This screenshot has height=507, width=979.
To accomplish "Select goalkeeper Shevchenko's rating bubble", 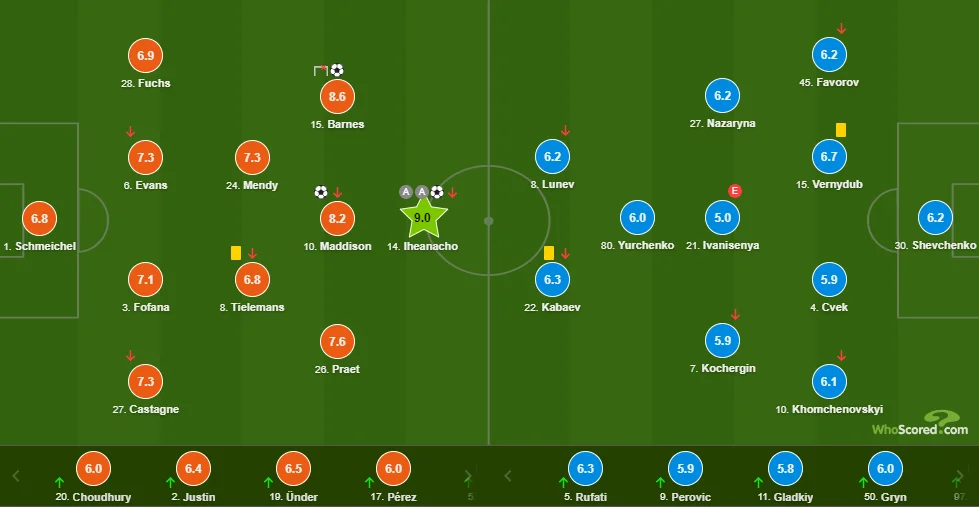I will [x=935, y=217].
